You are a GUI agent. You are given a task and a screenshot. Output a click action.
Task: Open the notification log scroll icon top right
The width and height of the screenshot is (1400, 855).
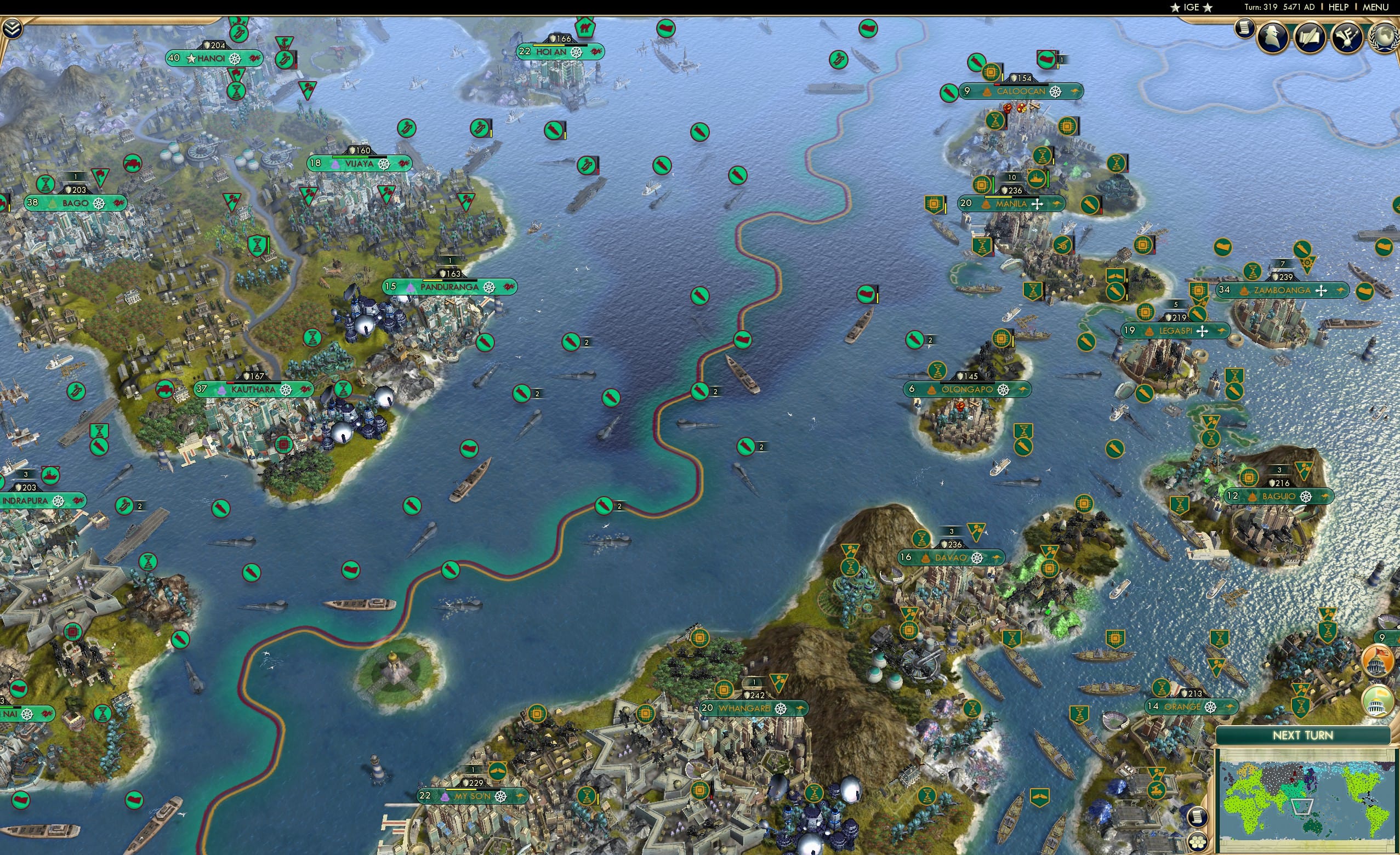[x=1244, y=30]
